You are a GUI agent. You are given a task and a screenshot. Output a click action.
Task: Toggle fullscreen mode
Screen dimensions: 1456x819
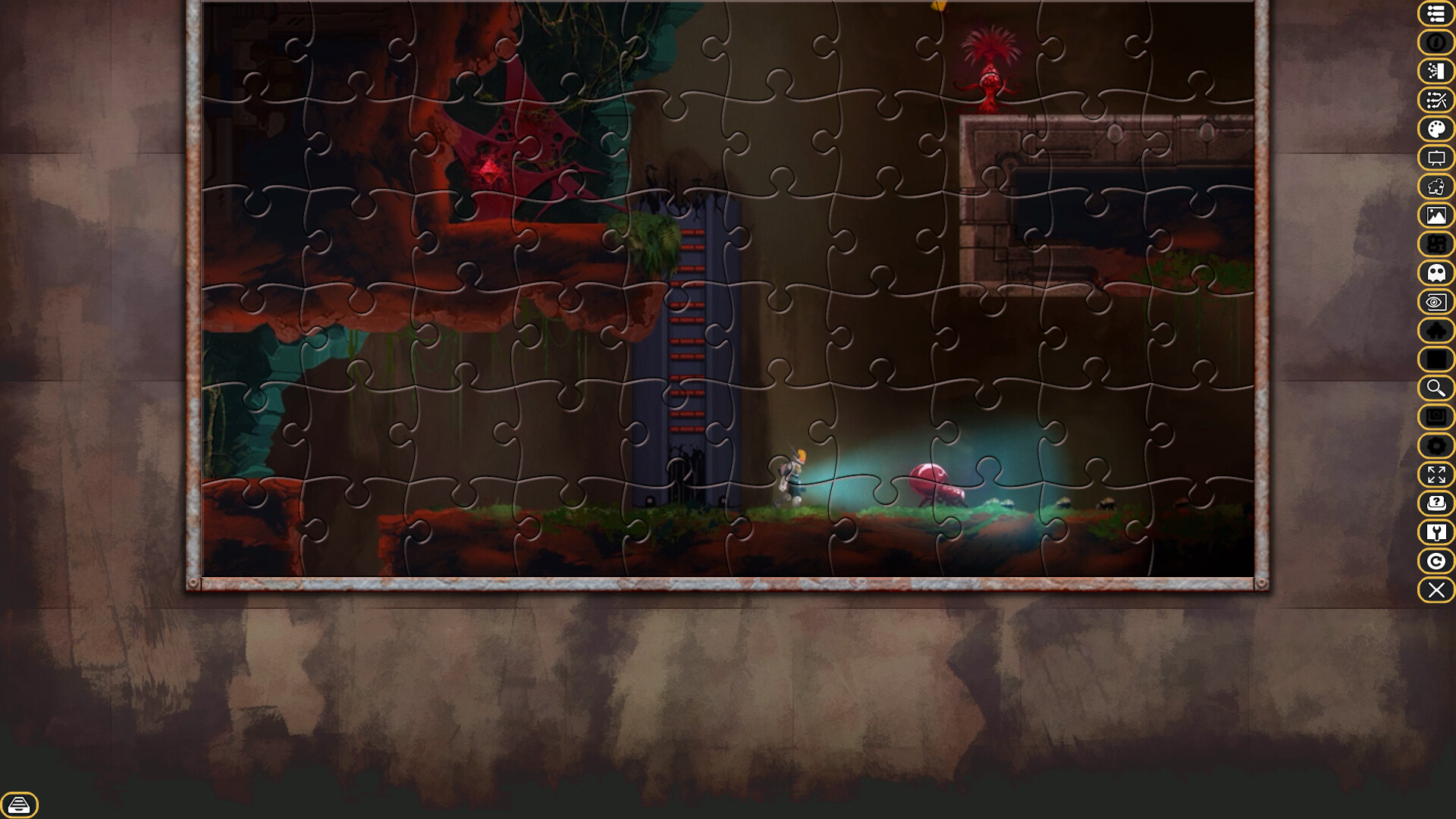coord(1436,475)
